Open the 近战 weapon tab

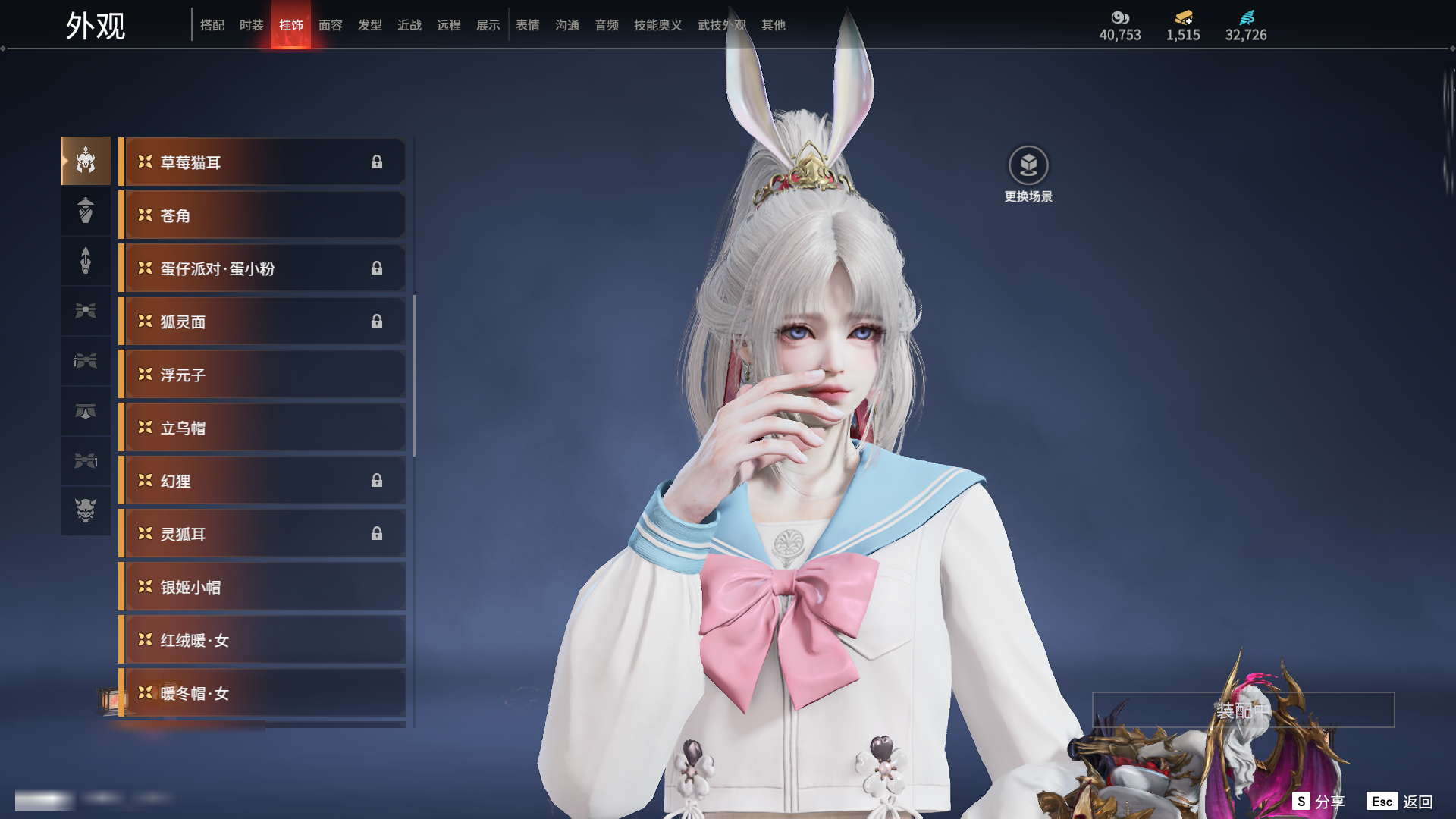click(x=409, y=25)
